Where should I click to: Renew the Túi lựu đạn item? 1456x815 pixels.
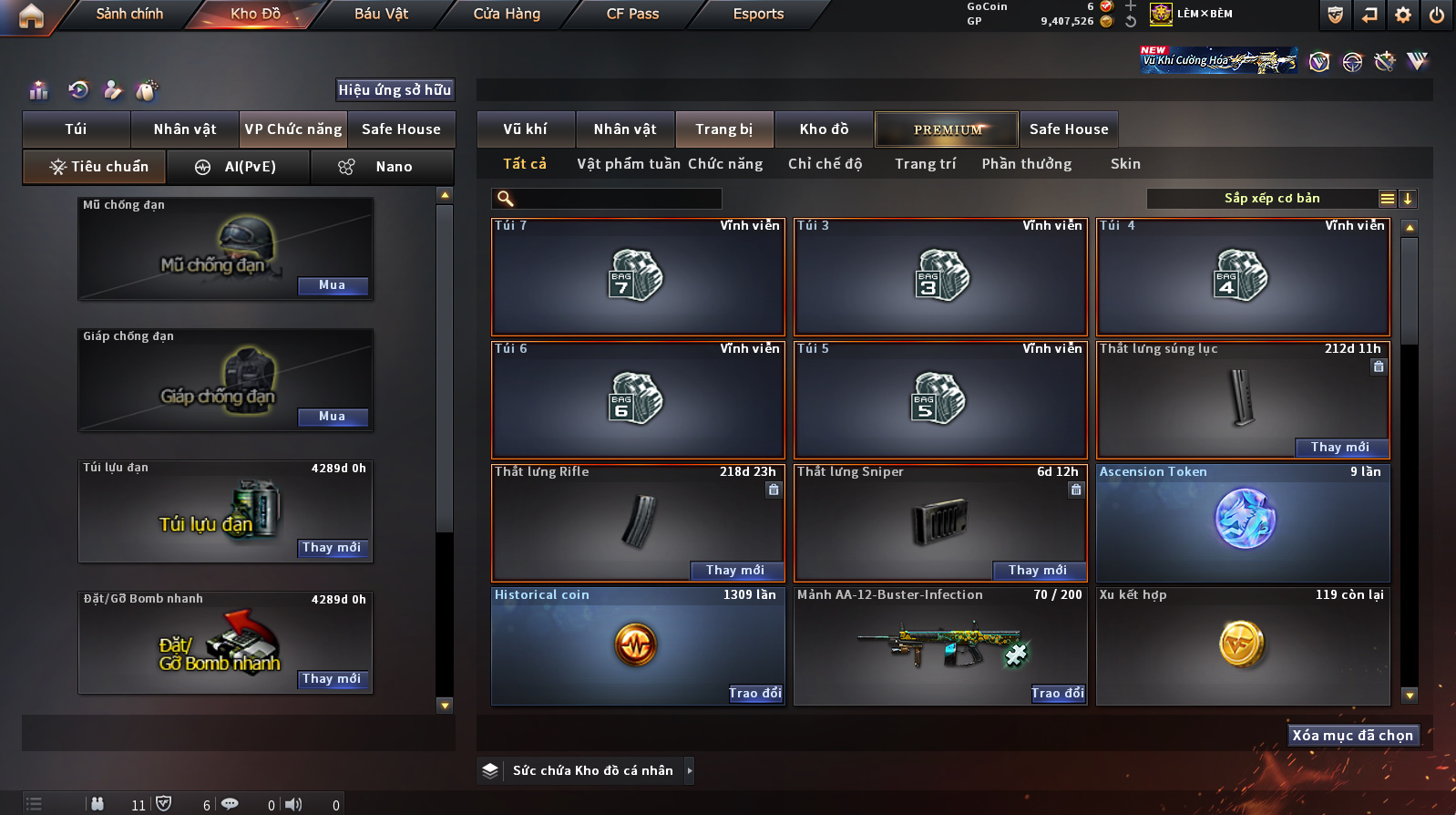pyautogui.click(x=333, y=548)
